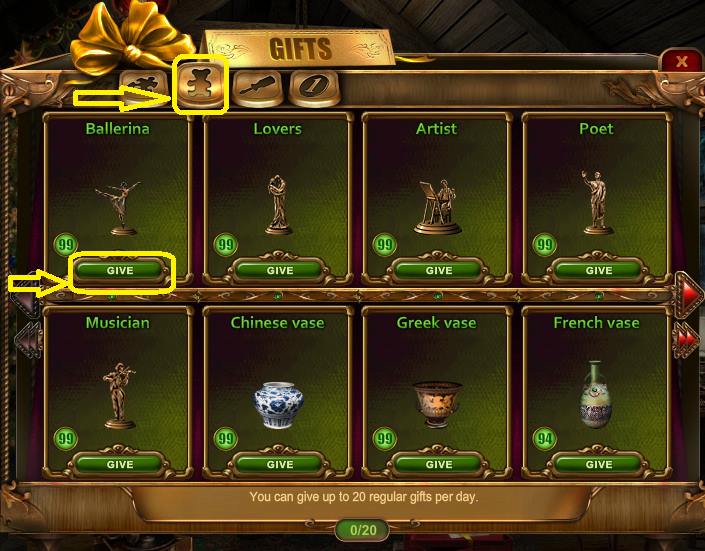
Task: Jump to first page with double left arrow
Action: [27, 337]
